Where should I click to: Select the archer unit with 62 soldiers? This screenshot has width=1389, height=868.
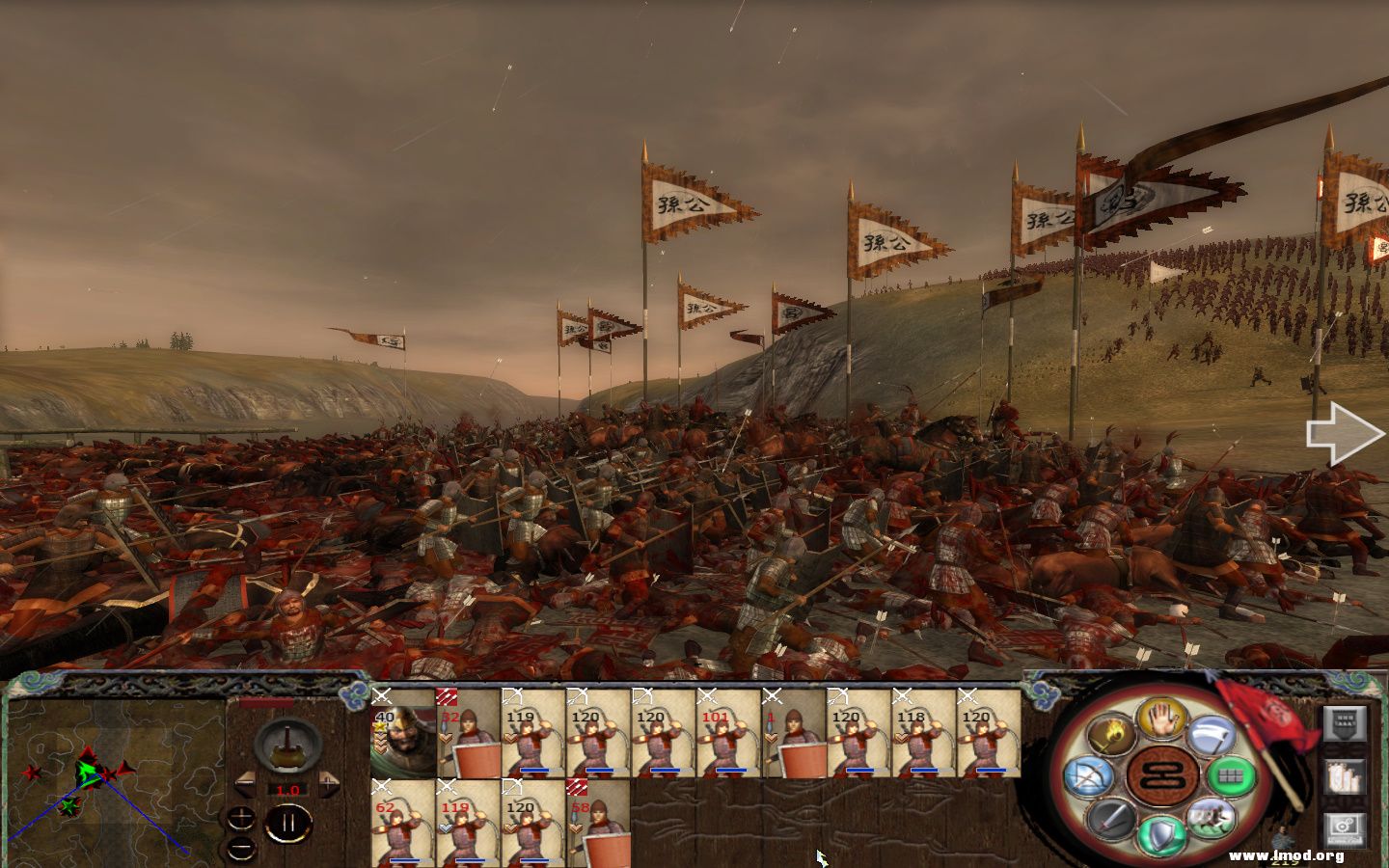(x=403, y=823)
